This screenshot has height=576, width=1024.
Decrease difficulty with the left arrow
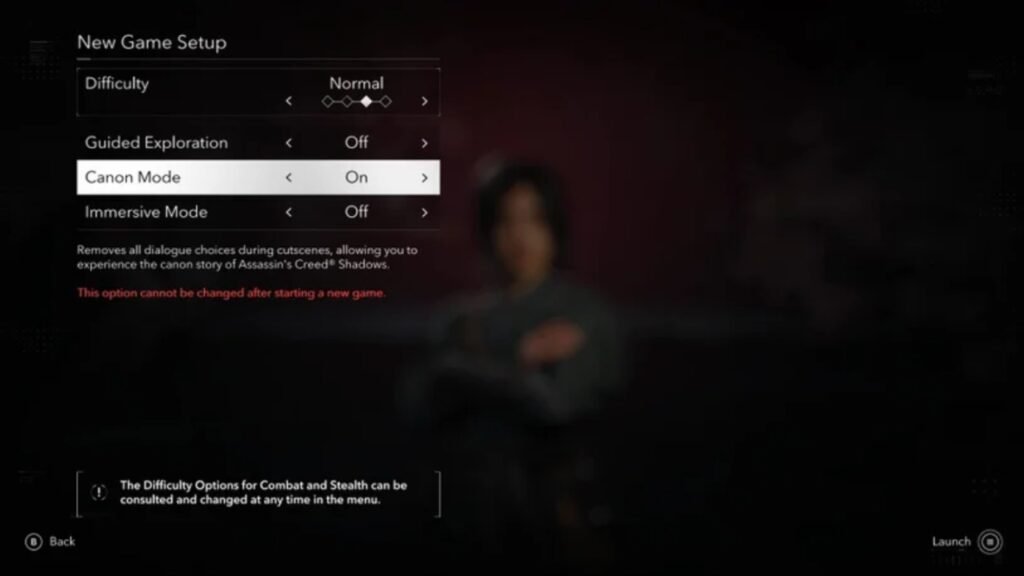289,101
